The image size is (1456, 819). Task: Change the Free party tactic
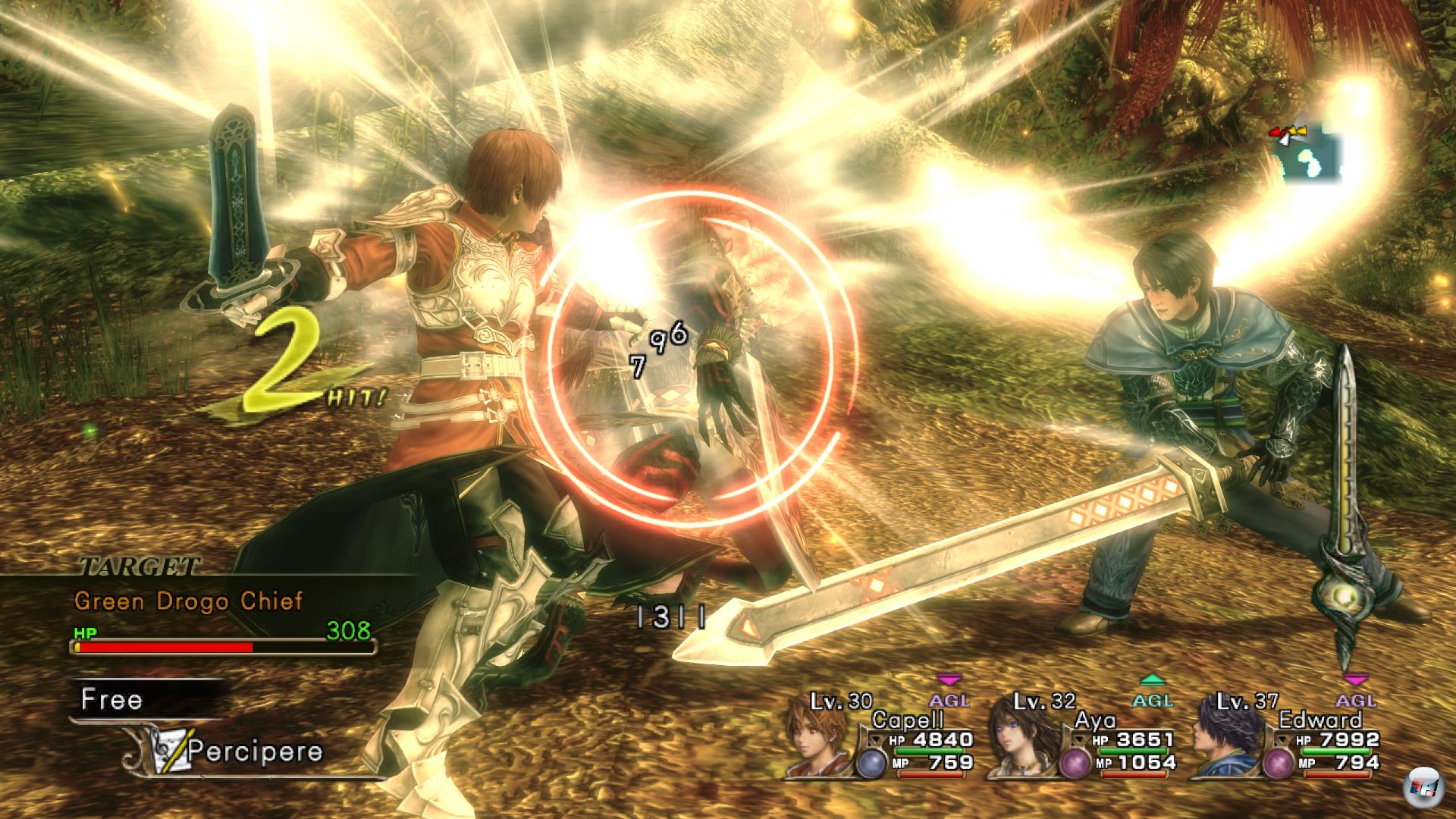112,699
